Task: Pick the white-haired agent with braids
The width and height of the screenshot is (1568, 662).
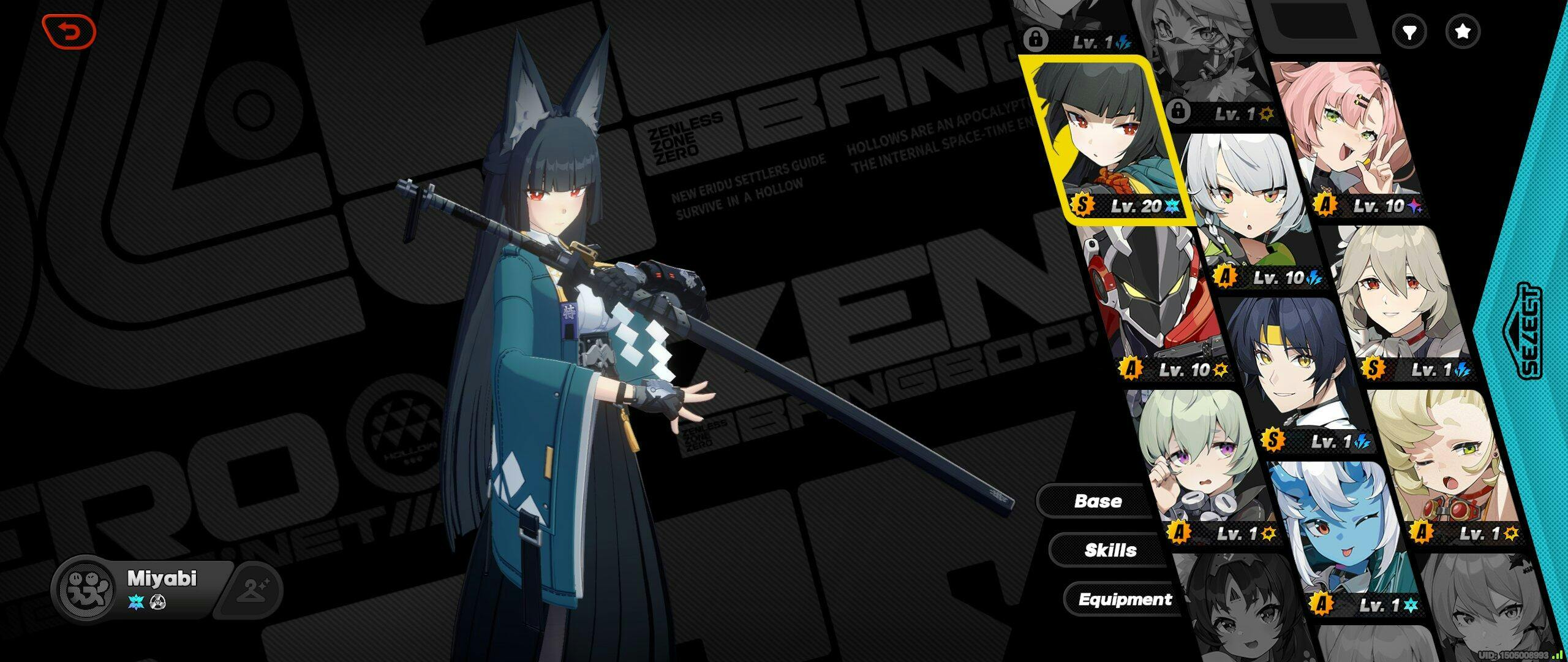Action: click(1243, 208)
